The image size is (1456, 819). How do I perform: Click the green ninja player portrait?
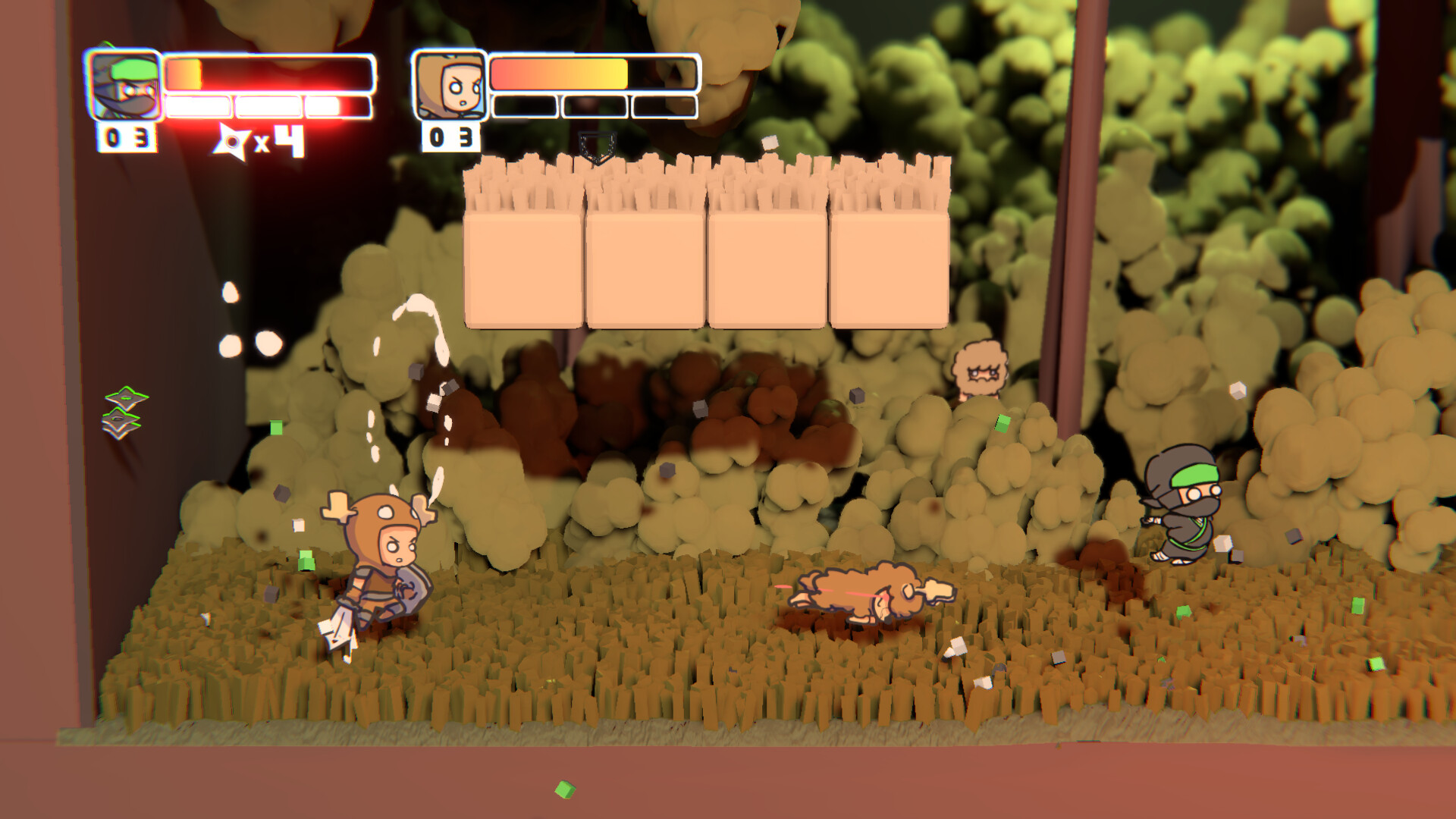125,86
